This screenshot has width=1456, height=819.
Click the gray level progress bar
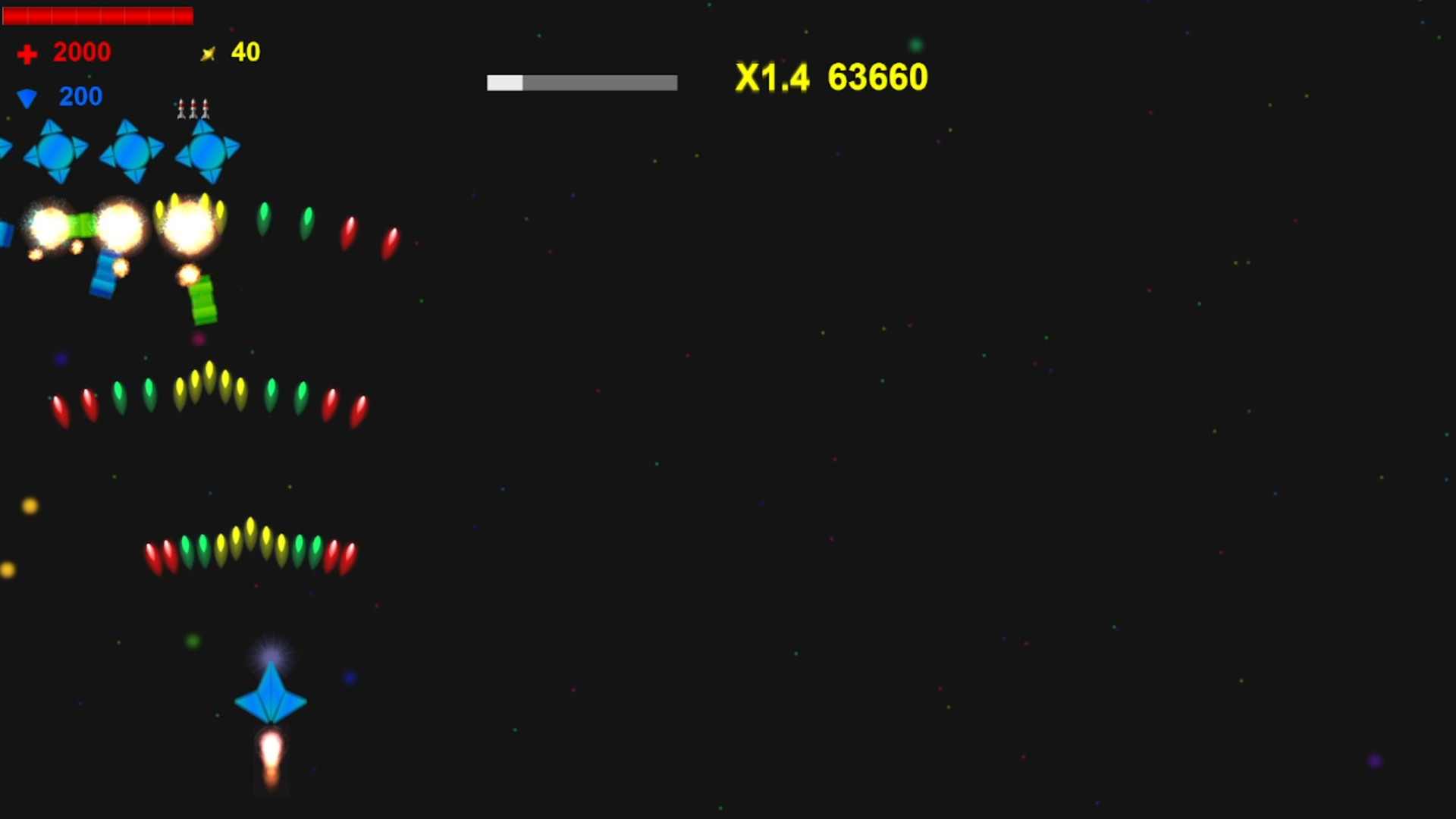pos(582,82)
